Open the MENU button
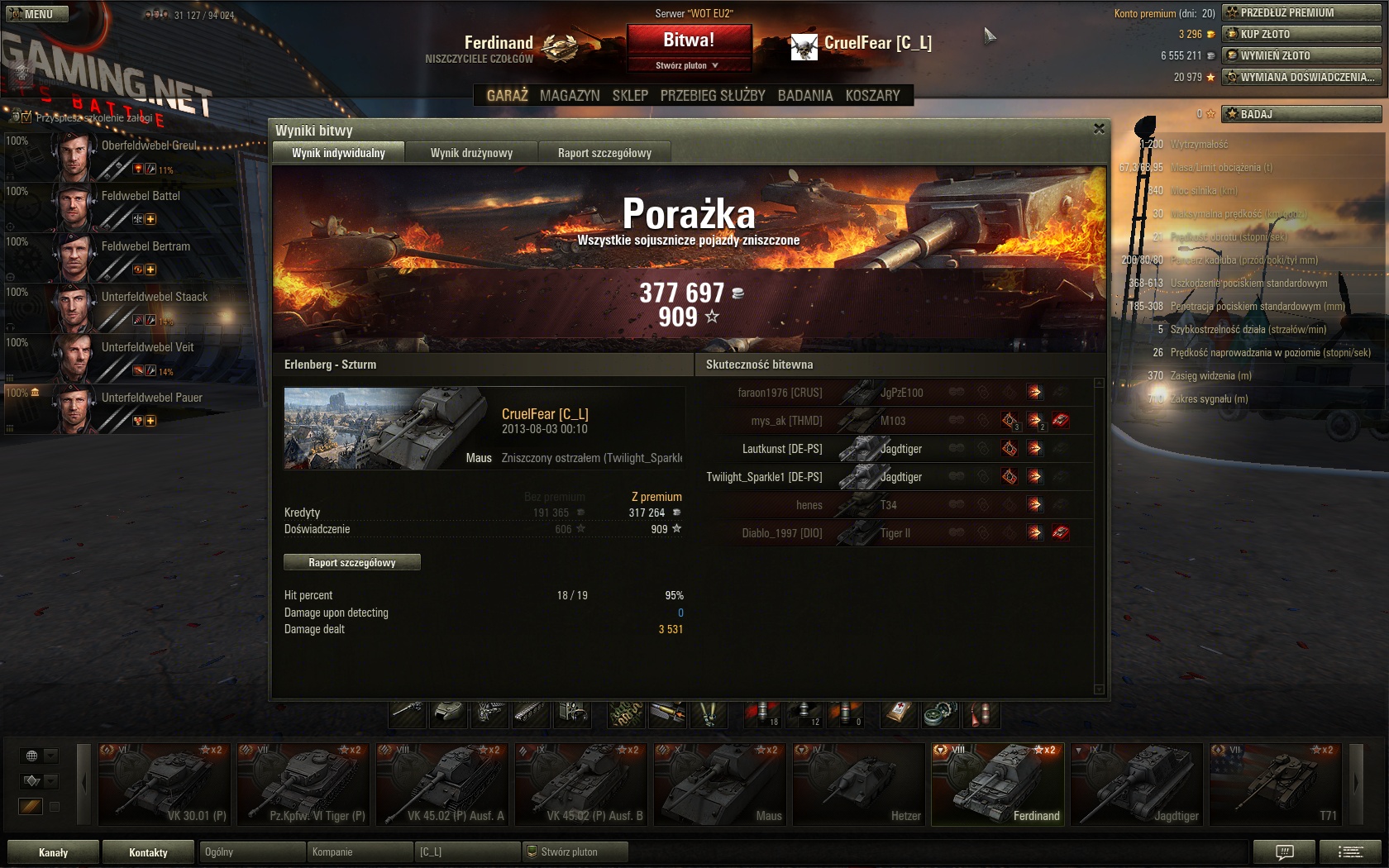The width and height of the screenshot is (1389, 868). 33,14
